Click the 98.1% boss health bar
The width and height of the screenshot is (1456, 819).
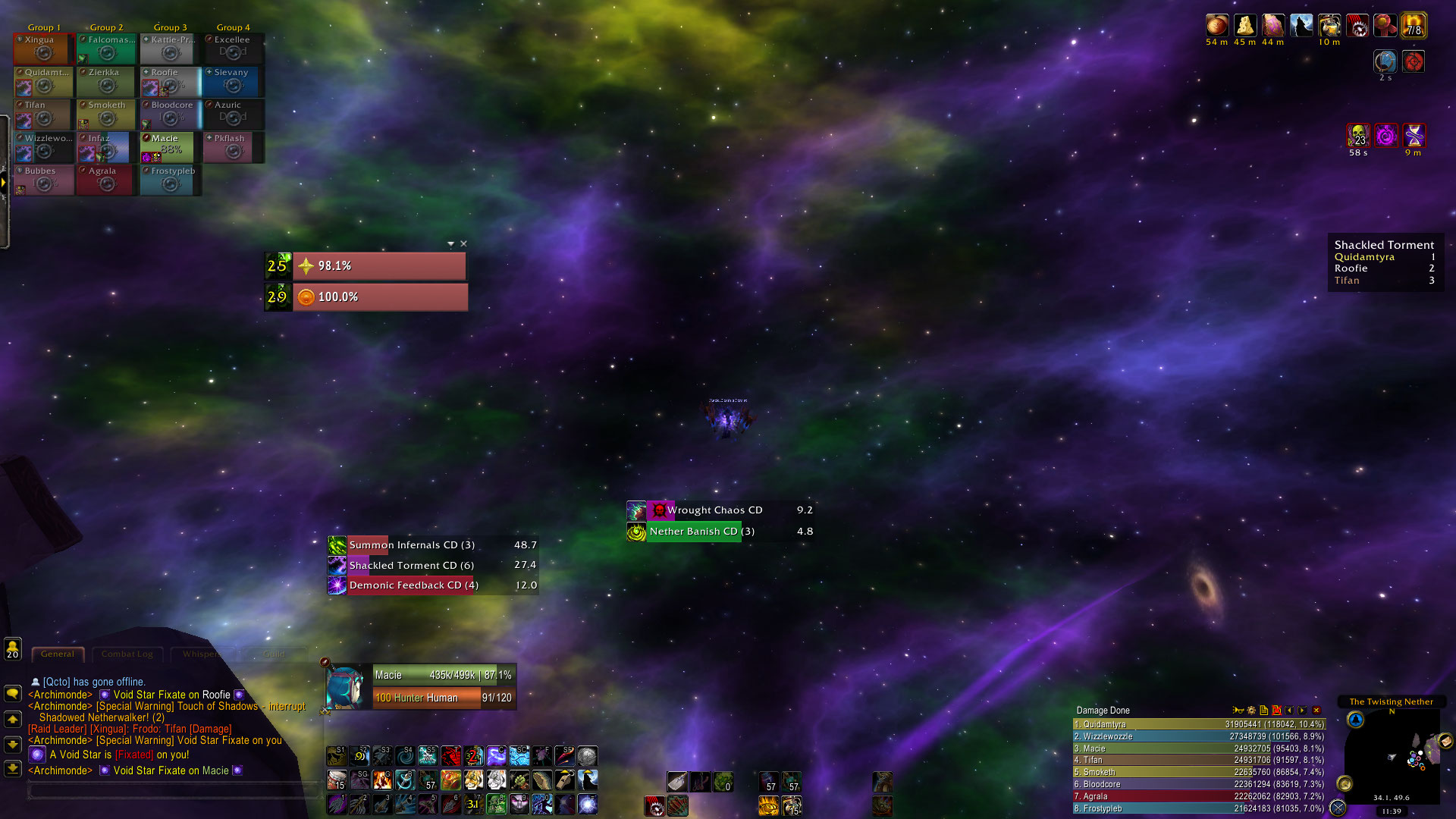click(x=379, y=266)
